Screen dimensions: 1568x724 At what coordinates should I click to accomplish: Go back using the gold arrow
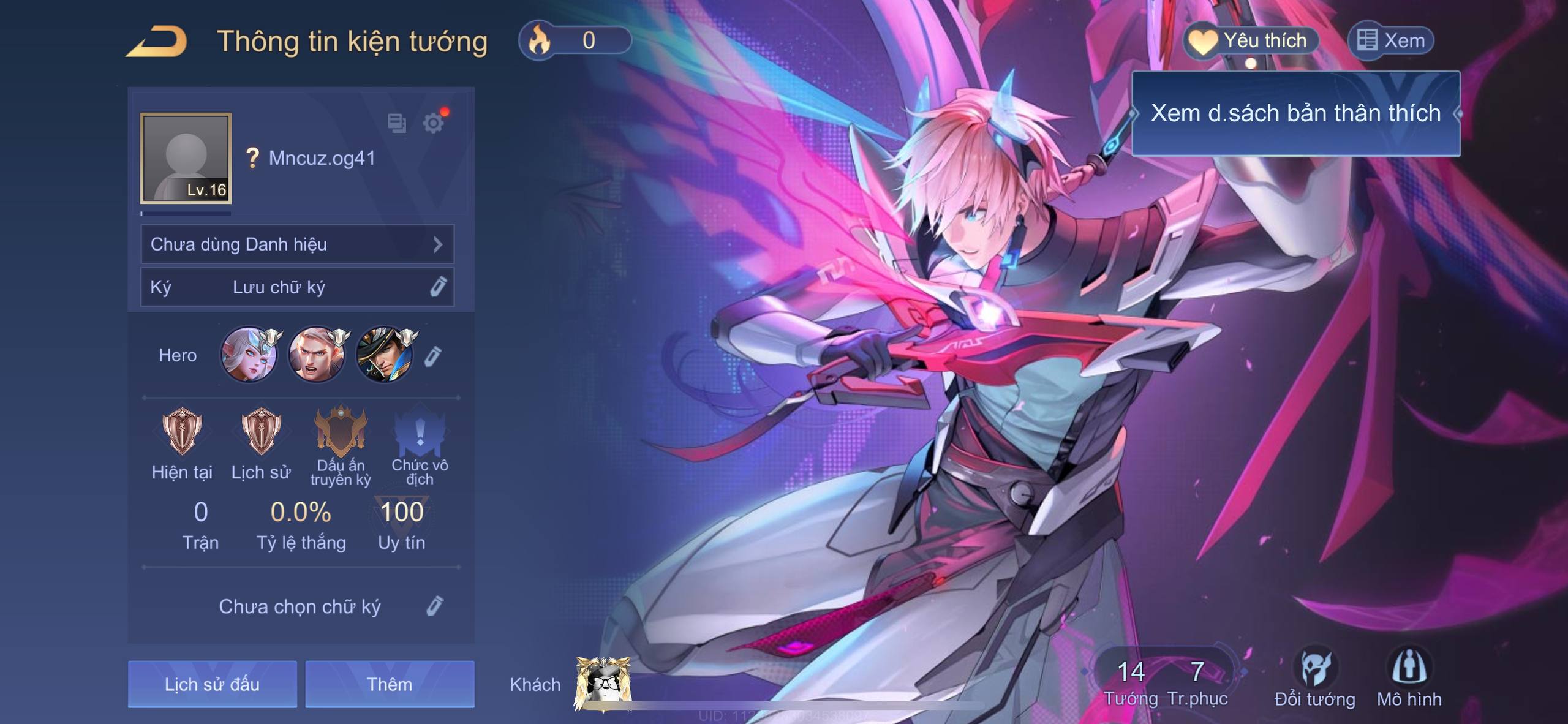pos(157,42)
